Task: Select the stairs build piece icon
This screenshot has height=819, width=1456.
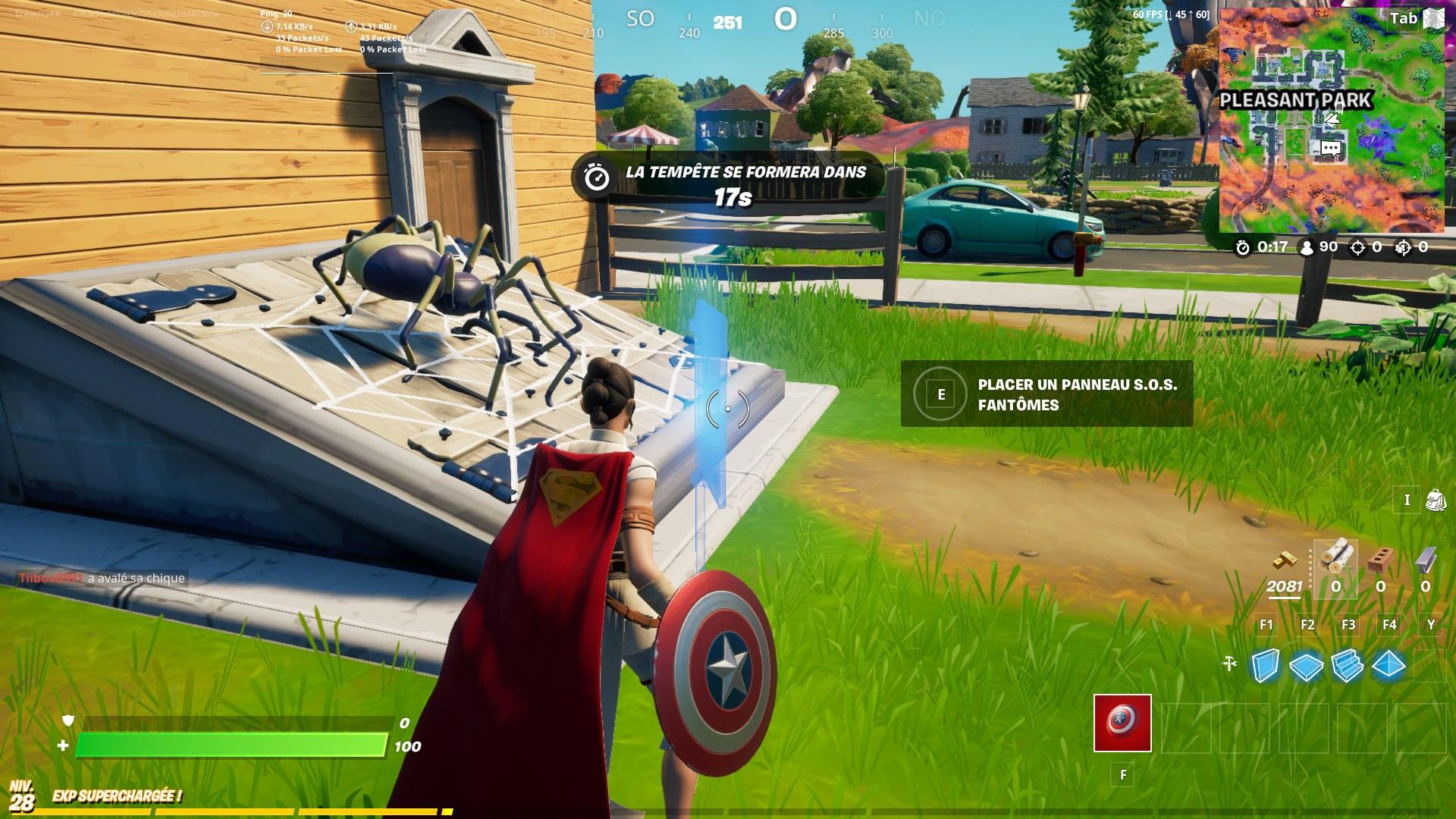Action: point(1347,665)
